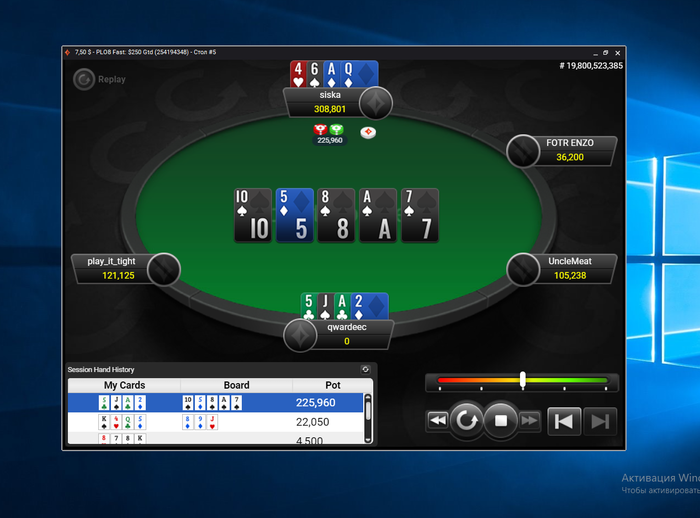Screen dimensions: 700x518
Task: Click the My Cards column header
Action: coord(124,385)
